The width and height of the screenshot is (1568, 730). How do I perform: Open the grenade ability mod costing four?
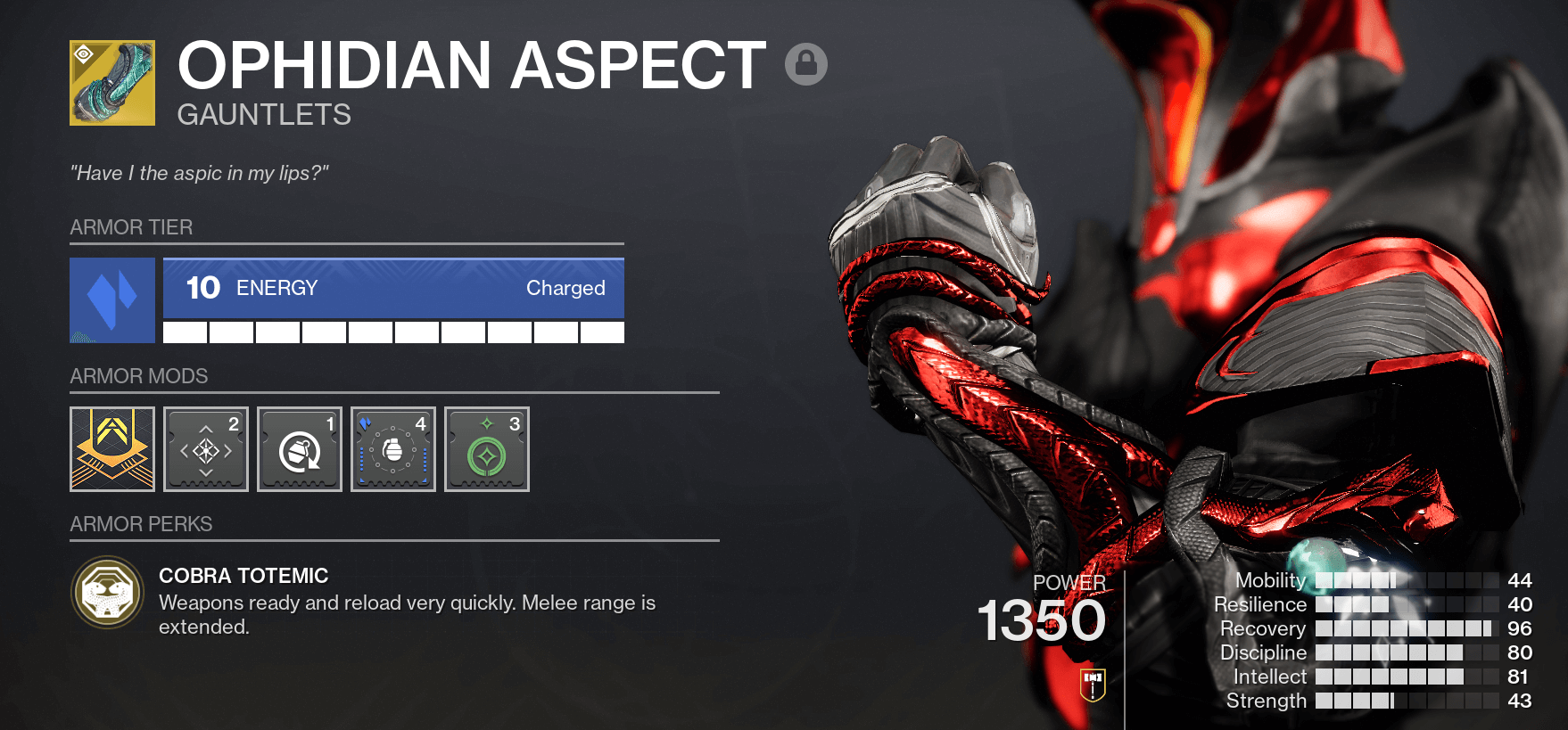pos(392,448)
